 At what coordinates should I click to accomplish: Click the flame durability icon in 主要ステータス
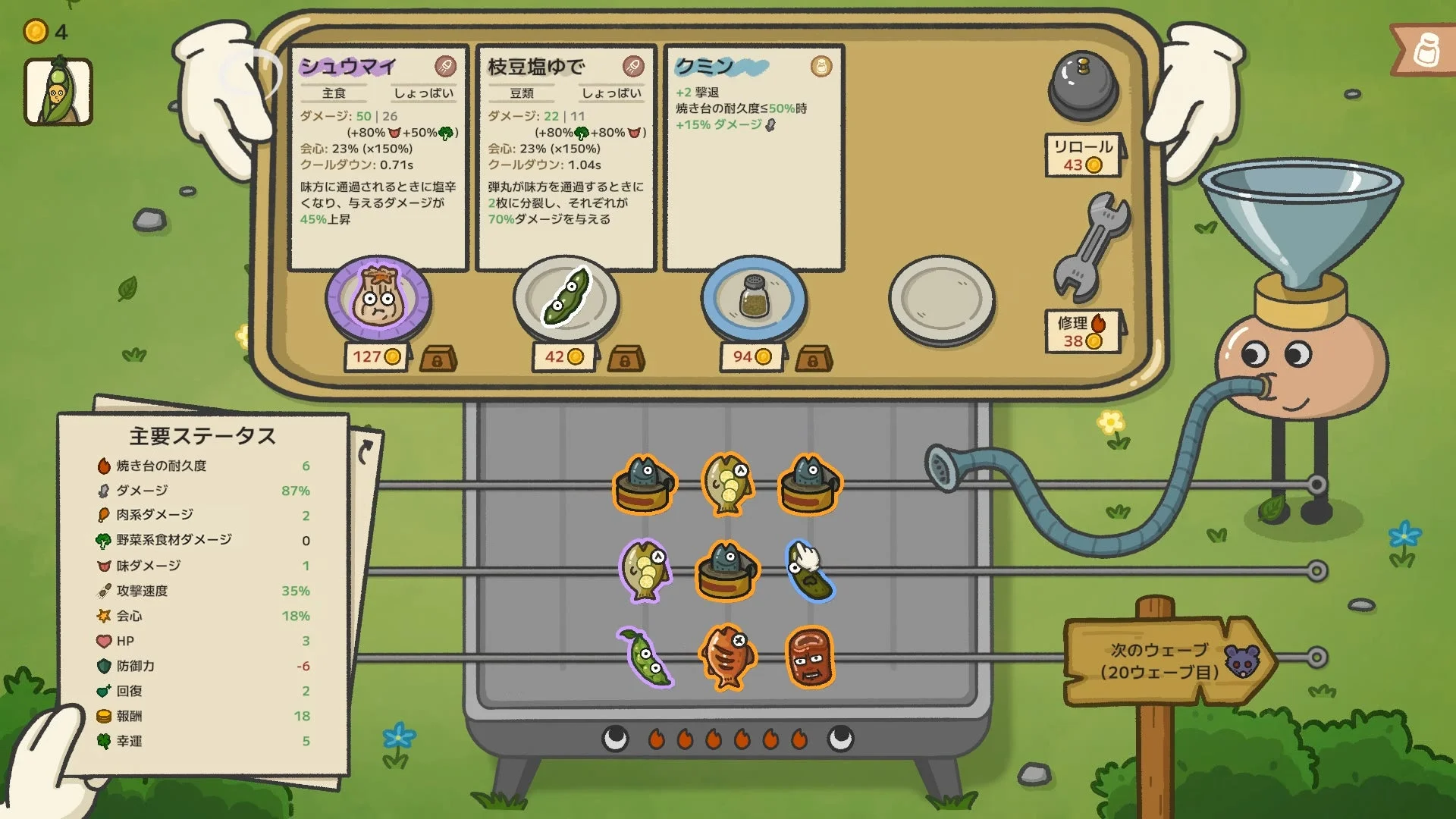tap(104, 466)
